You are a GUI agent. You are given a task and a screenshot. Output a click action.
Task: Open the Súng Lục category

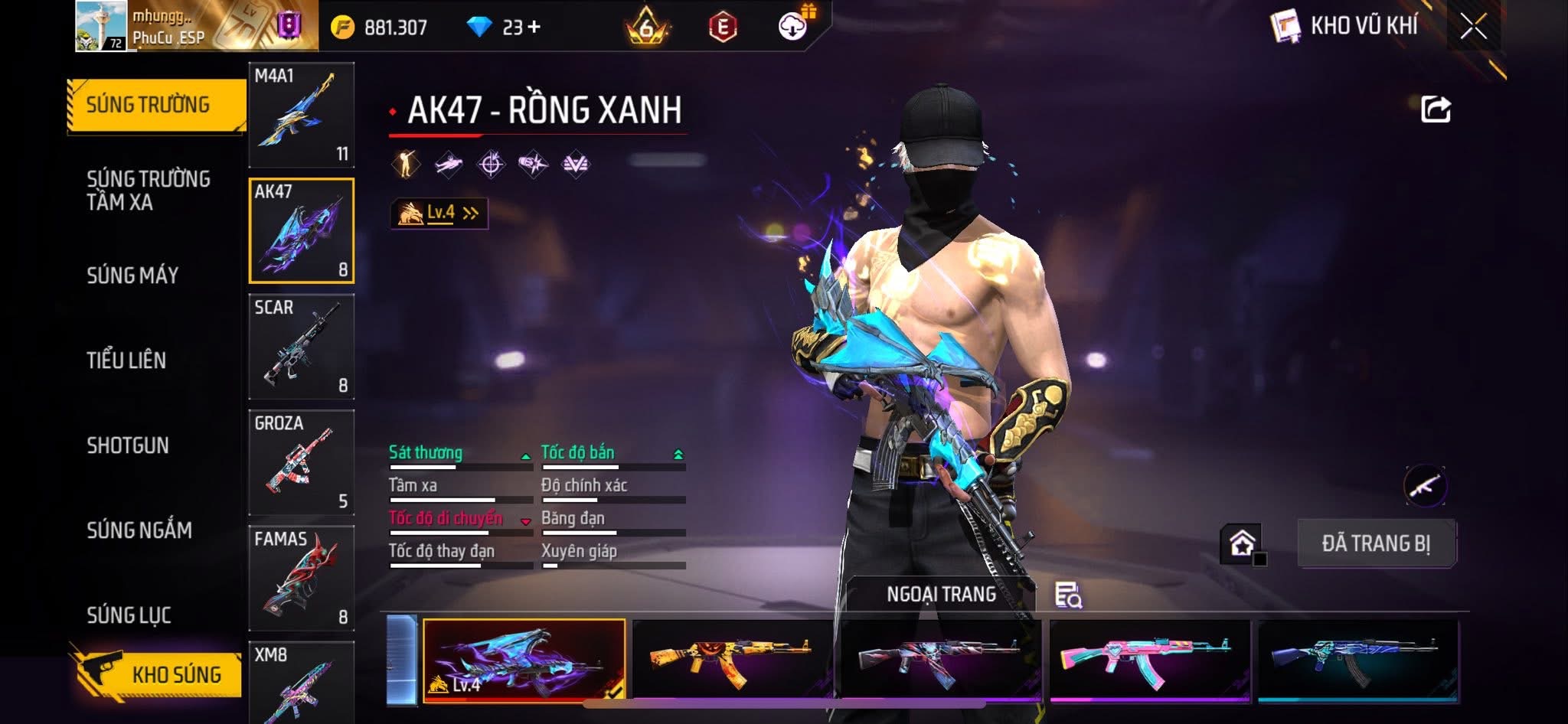point(129,615)
